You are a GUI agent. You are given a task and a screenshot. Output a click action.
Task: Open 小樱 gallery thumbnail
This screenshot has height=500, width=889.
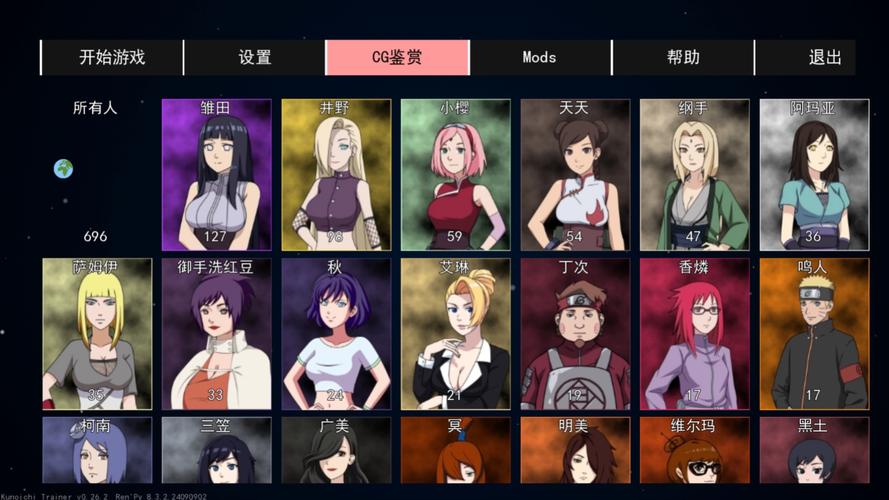tap(455, 174)
